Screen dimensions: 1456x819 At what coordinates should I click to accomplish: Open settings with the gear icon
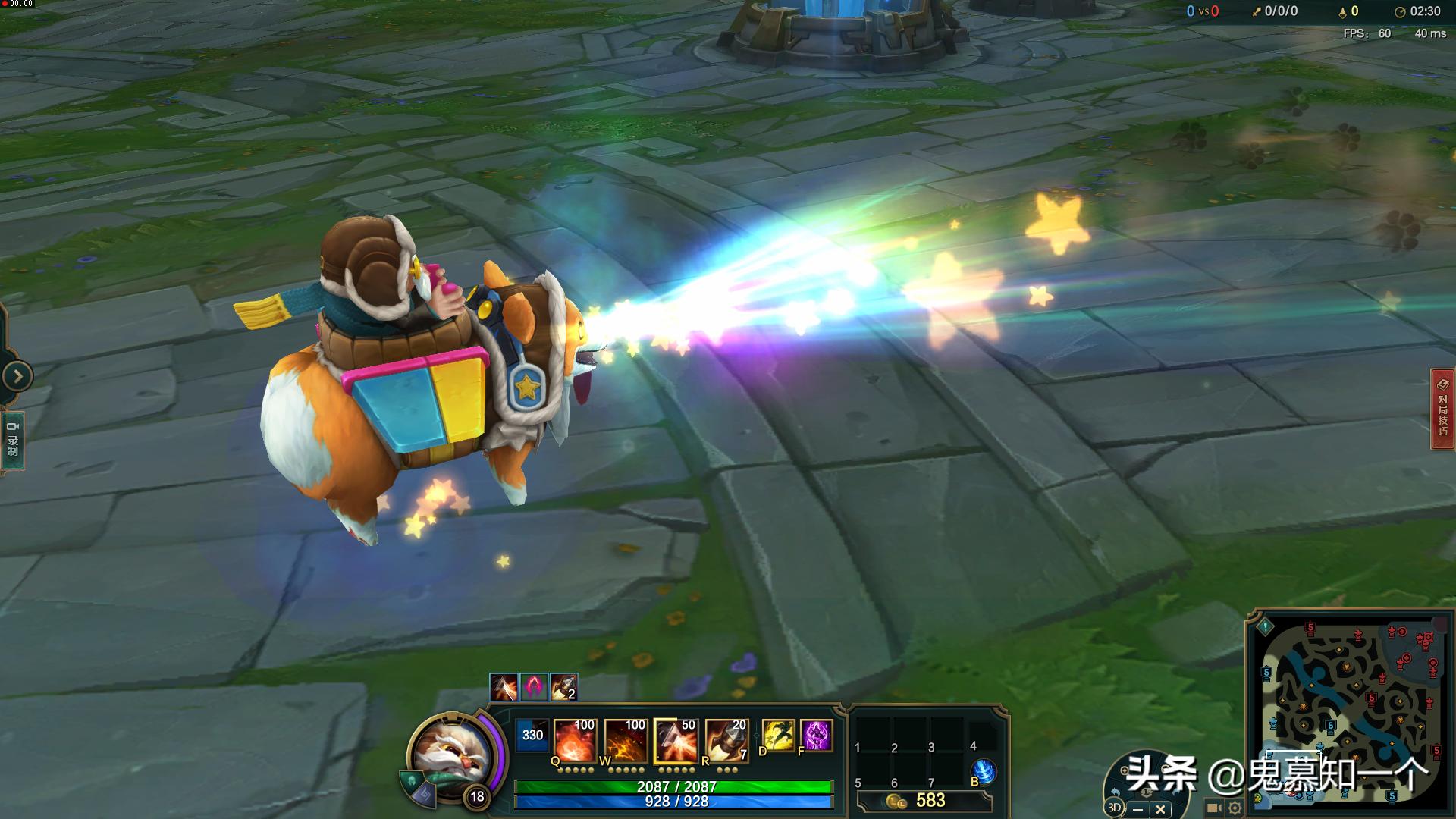1235,808
